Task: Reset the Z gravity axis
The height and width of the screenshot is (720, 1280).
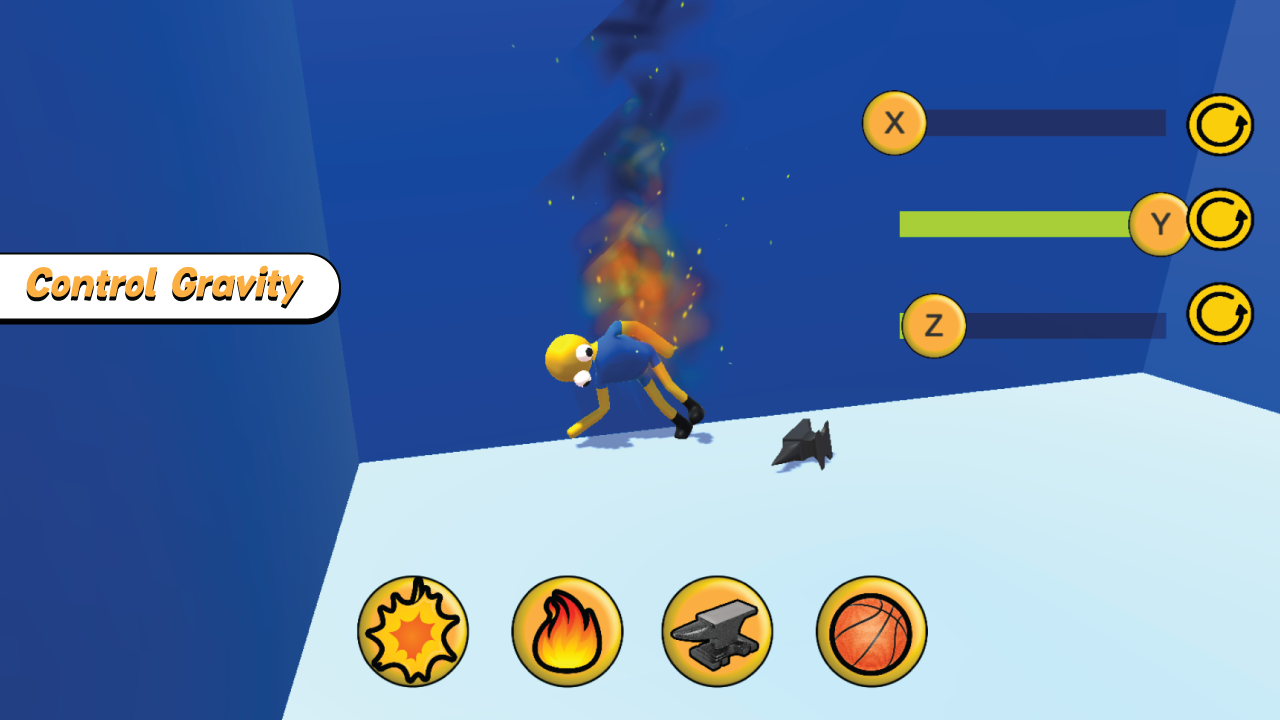Action: [x=1219, y=316]
